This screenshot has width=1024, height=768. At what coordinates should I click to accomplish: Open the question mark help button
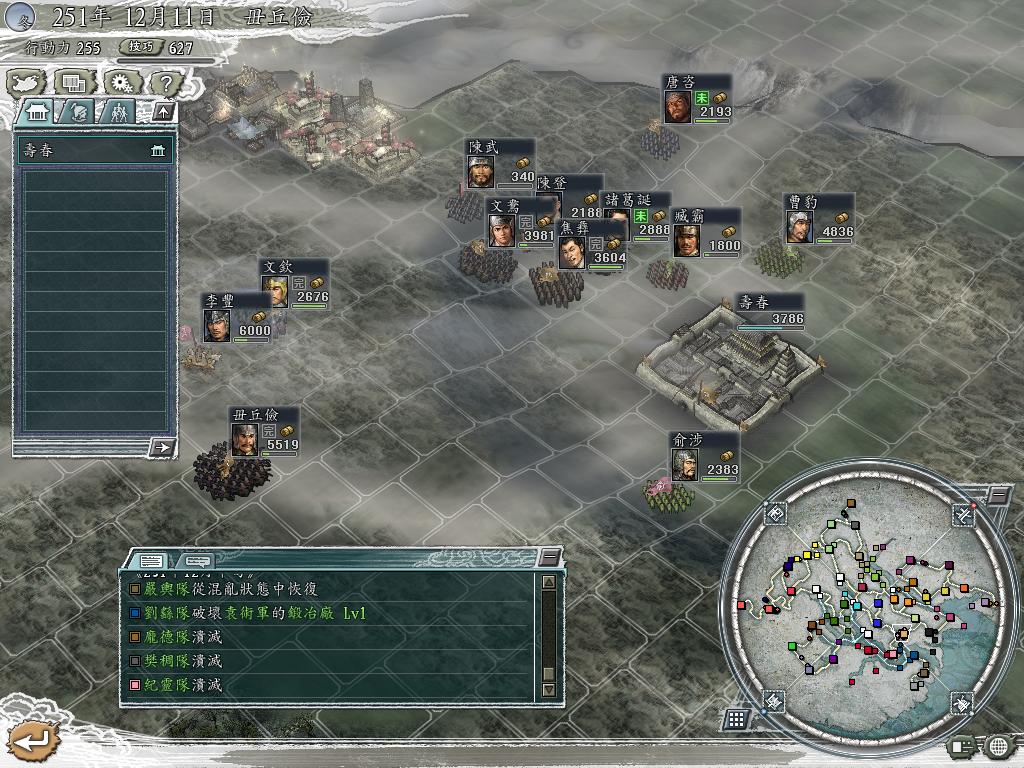tap(165, 83)
